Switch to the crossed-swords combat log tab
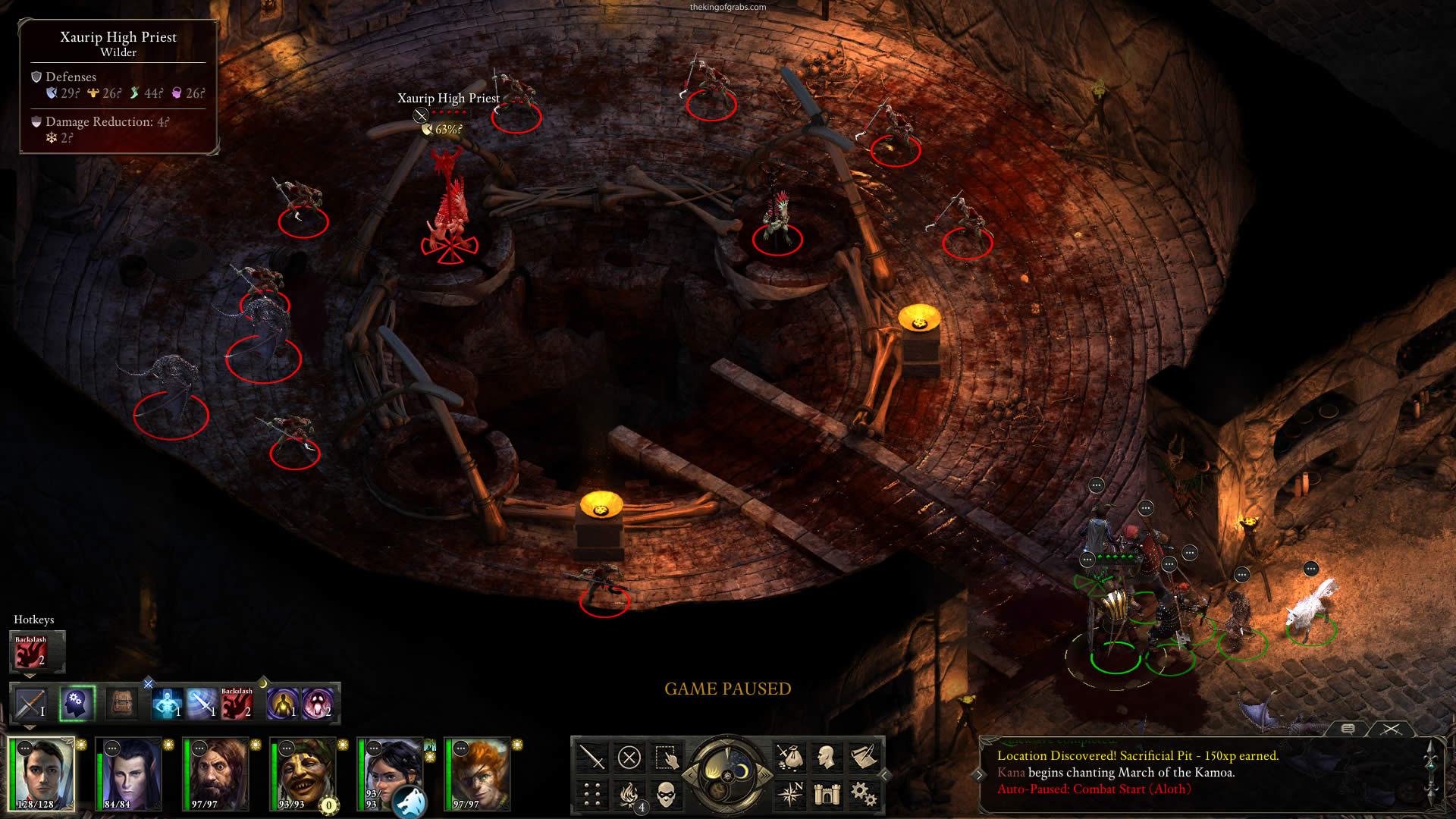1456x819 pixels. pos(1391,729)
